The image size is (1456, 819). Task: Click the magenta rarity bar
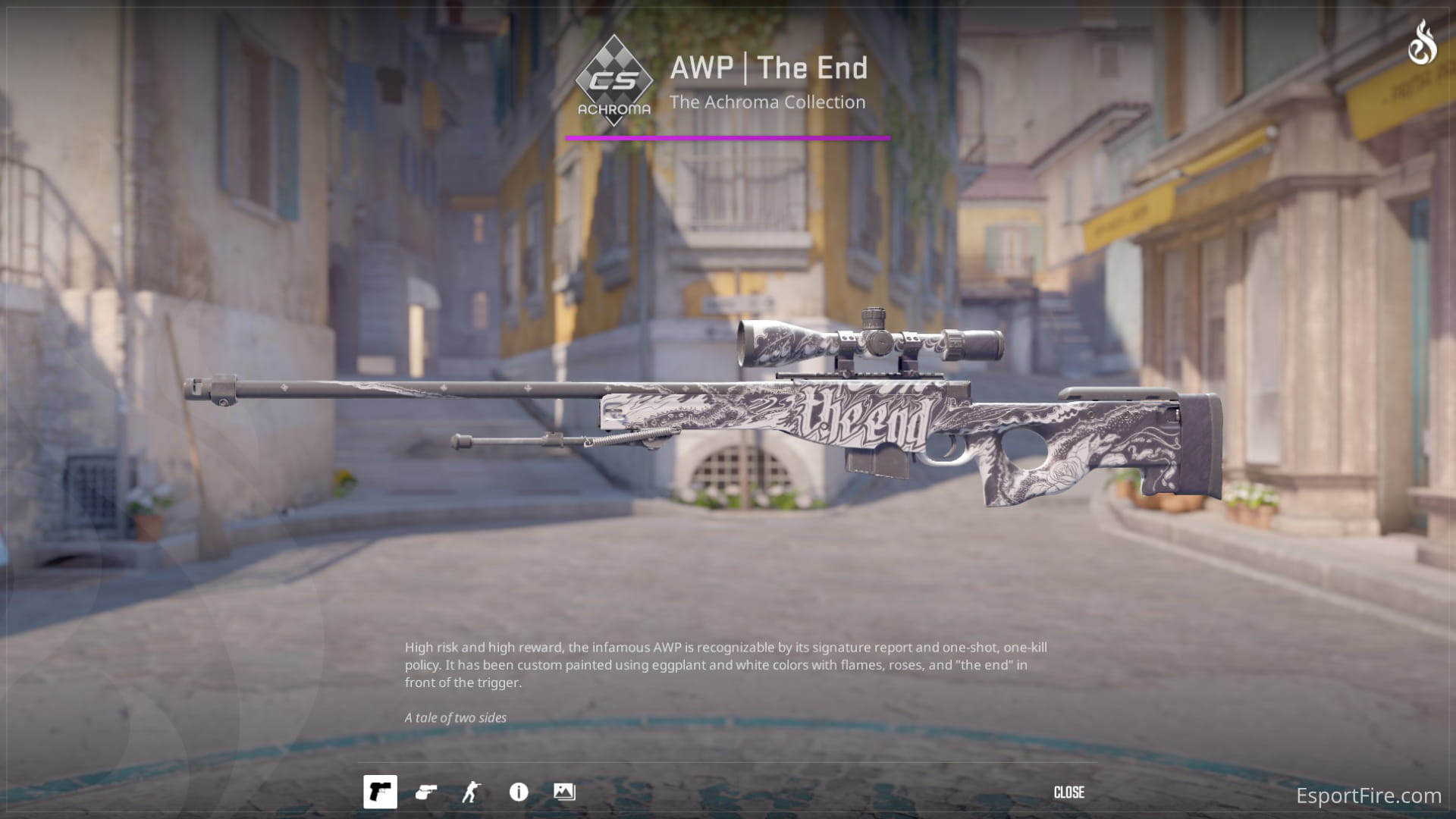pyautogui.click(x=728, y=138)
